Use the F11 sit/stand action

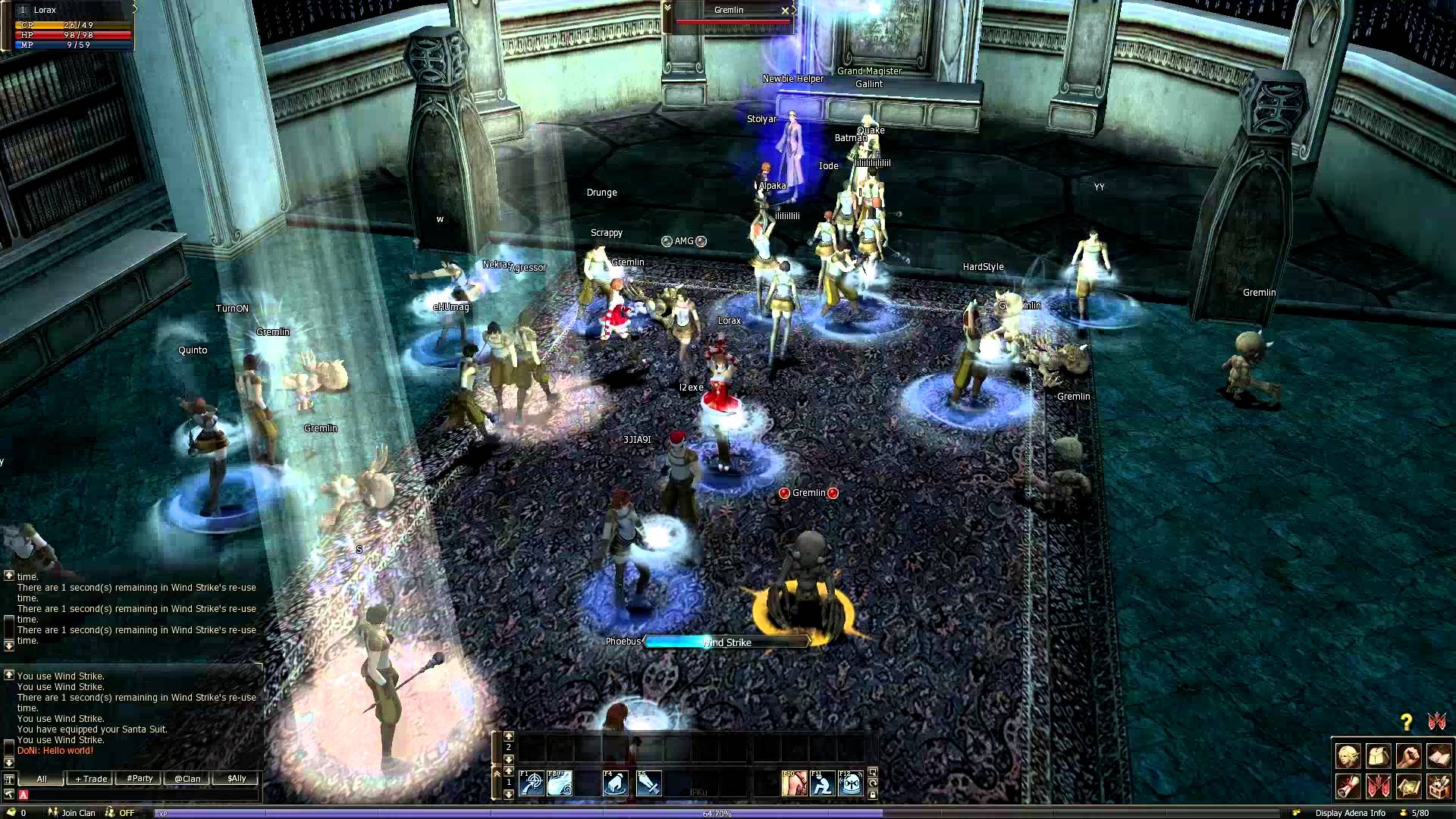point(823,783)
